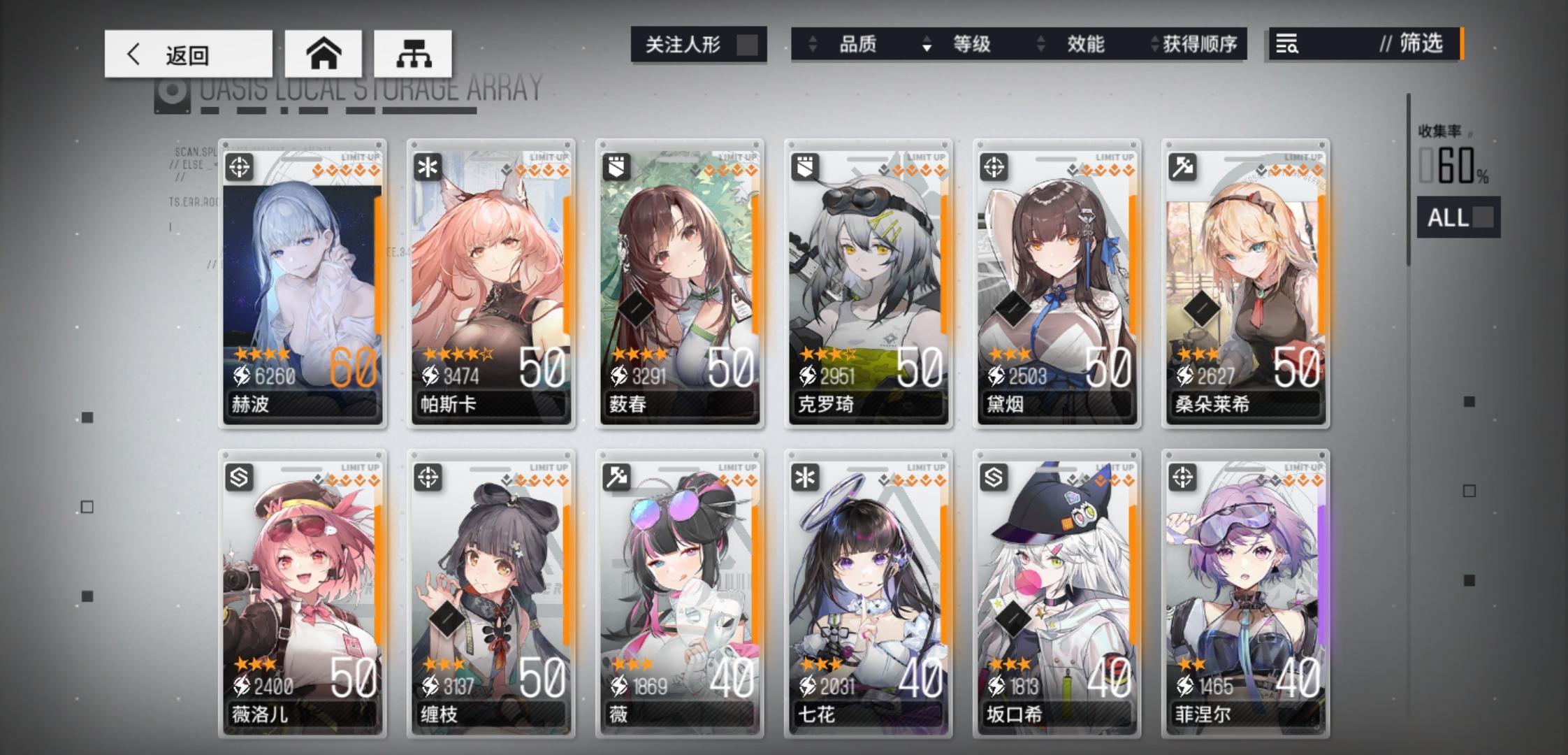Click the hammer class icon on 薇's card

[x=618, y=478]
